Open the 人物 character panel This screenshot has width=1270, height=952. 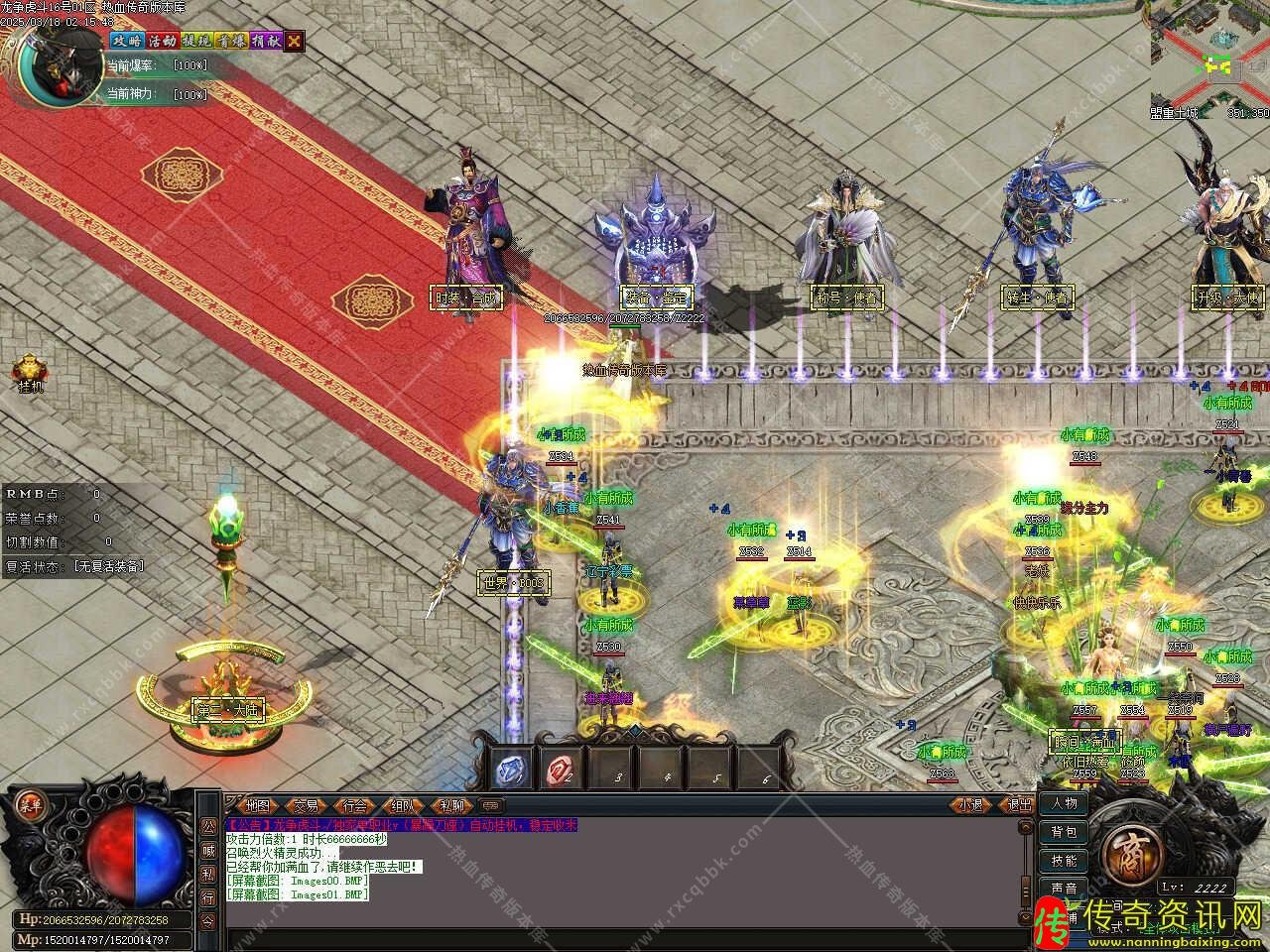click(x=1065, y=803)
